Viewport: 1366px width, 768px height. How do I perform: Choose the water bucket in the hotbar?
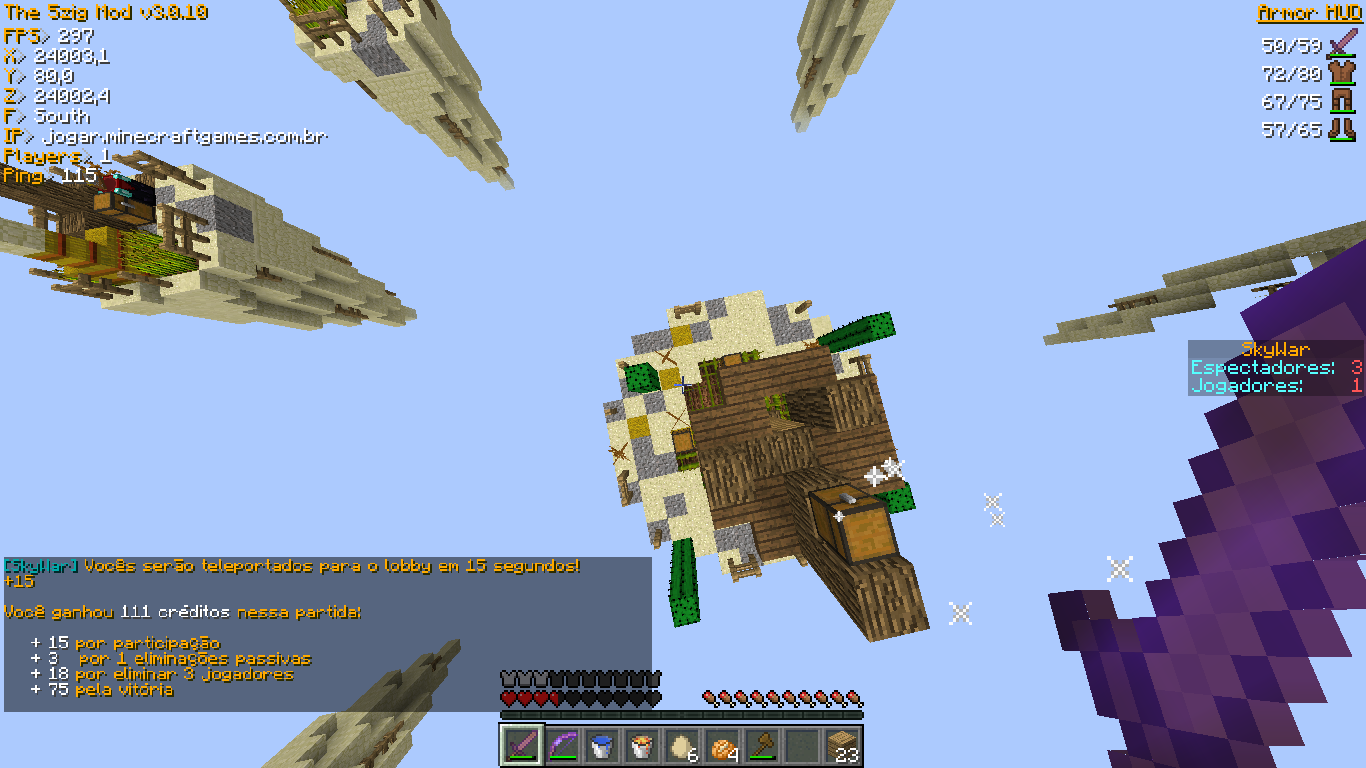coord(602,746)
